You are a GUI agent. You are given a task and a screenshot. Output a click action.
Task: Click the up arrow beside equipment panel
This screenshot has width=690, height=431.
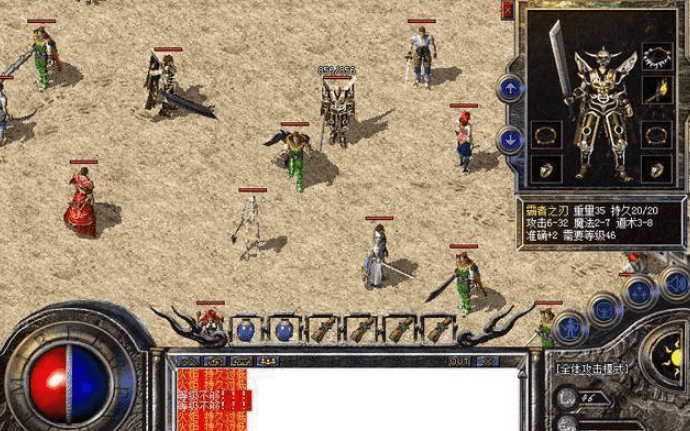[x=510, y=88]
